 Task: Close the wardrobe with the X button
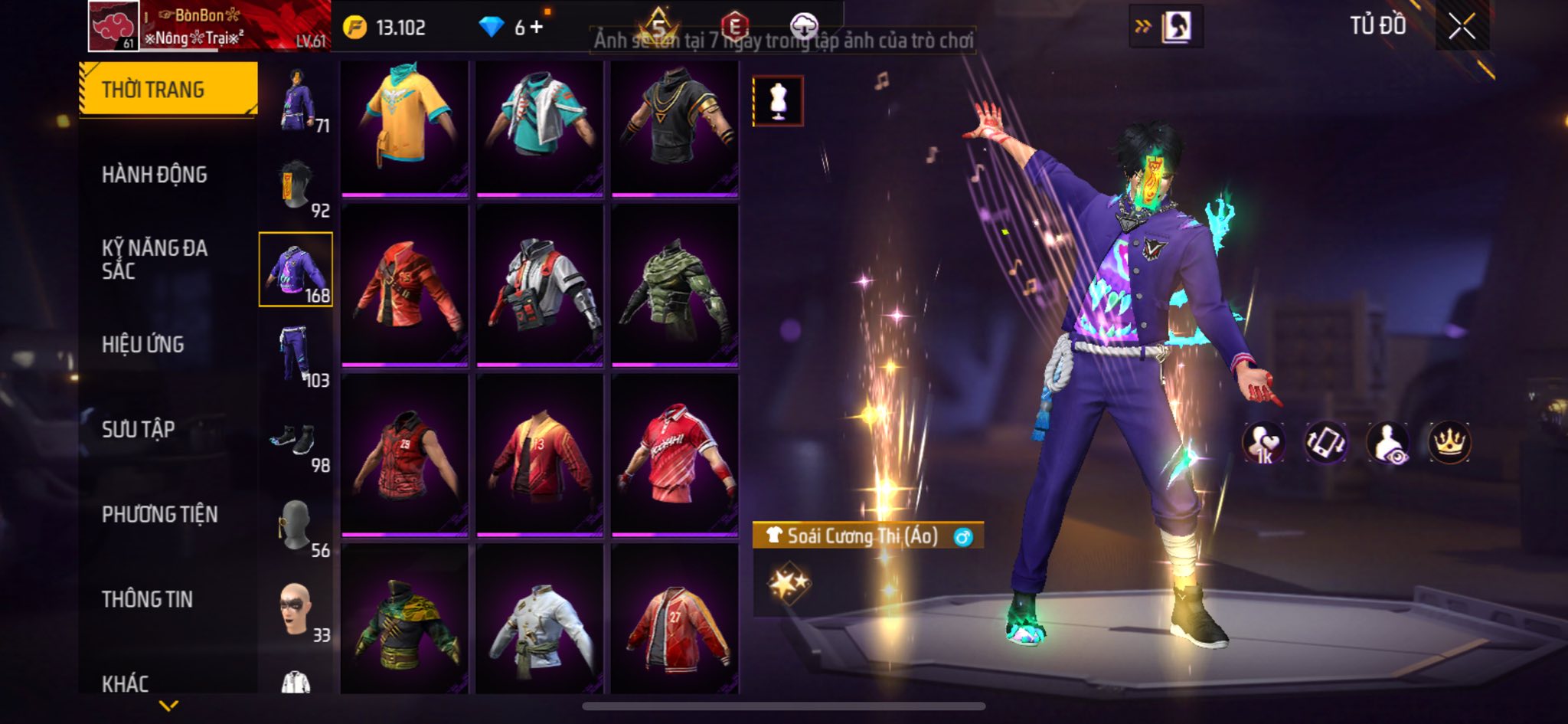point(1462,28)
